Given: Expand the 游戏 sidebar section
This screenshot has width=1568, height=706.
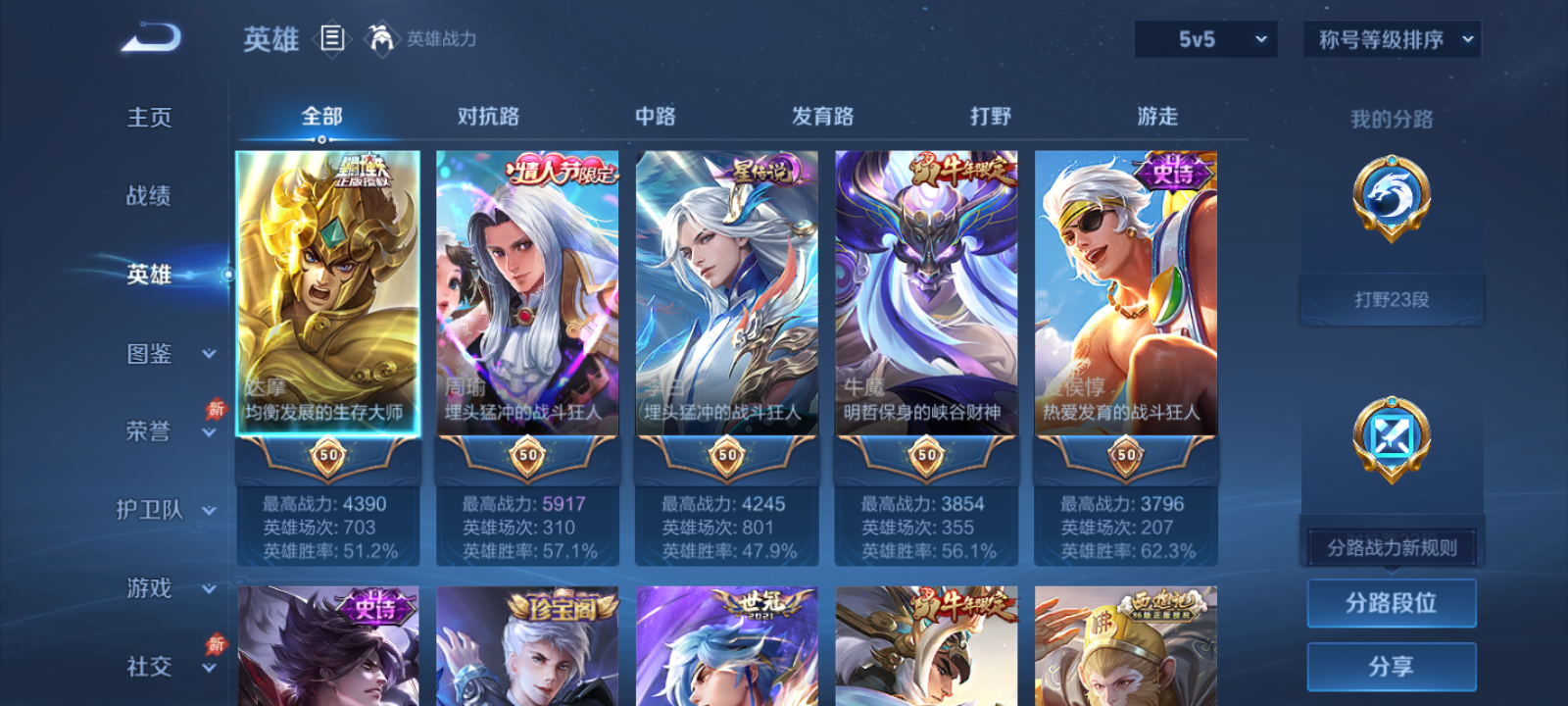Looking at the screenshot, I should click(x=149, y=588).
